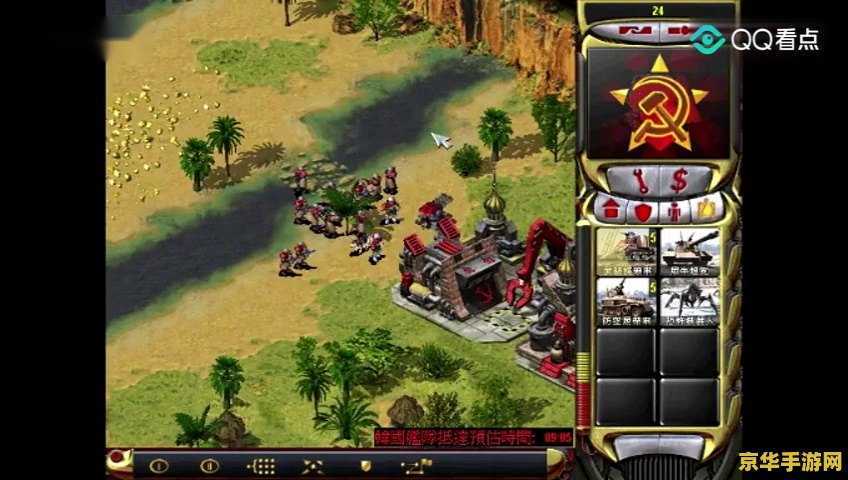Build a War Miner from the sidebar

point(625,252)
